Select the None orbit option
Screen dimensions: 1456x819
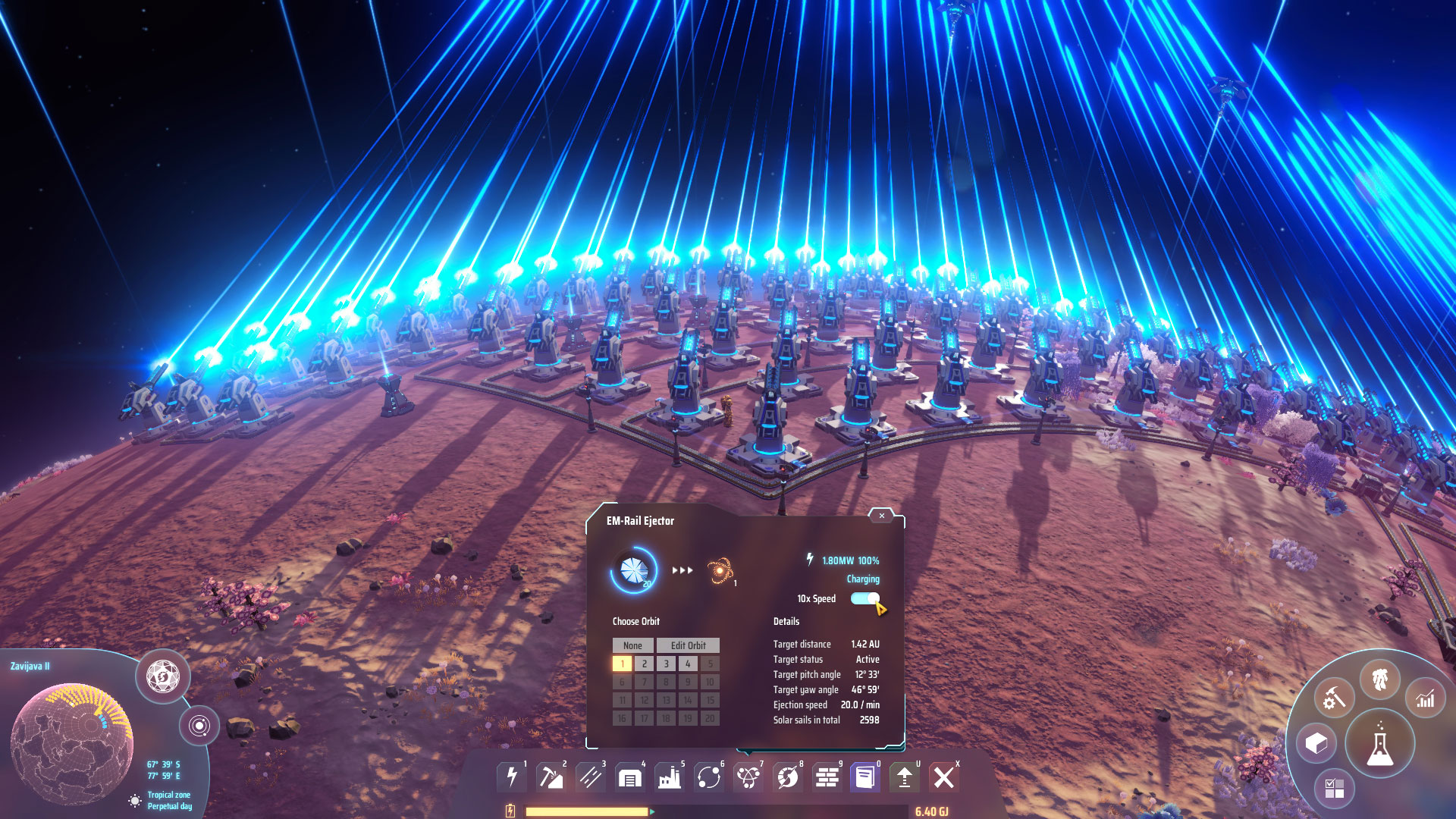[x=632, y=645]
